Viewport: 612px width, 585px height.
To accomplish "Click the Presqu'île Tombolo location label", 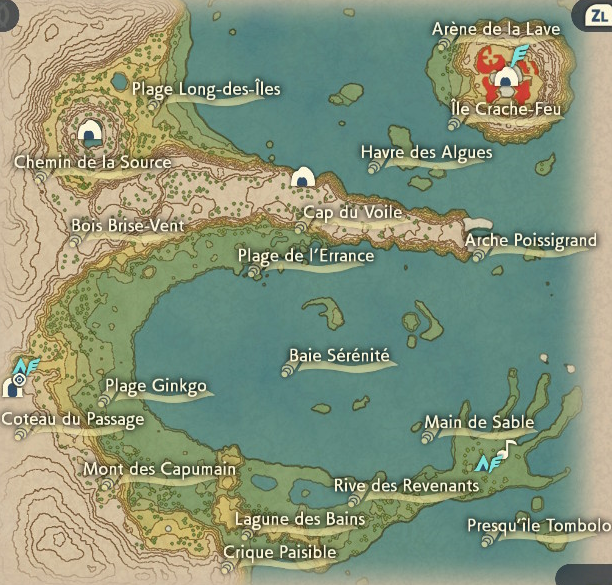I will (x=538, y=526).
